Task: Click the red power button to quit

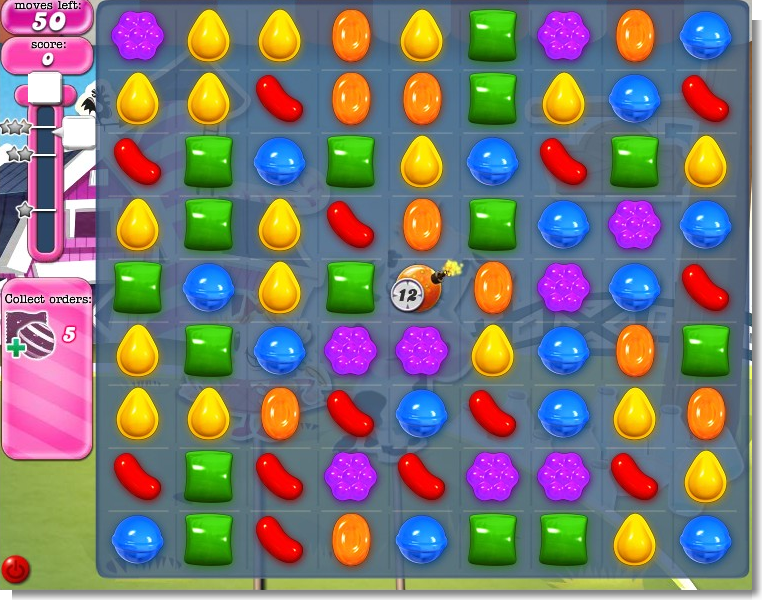Action: pos(16,569)
